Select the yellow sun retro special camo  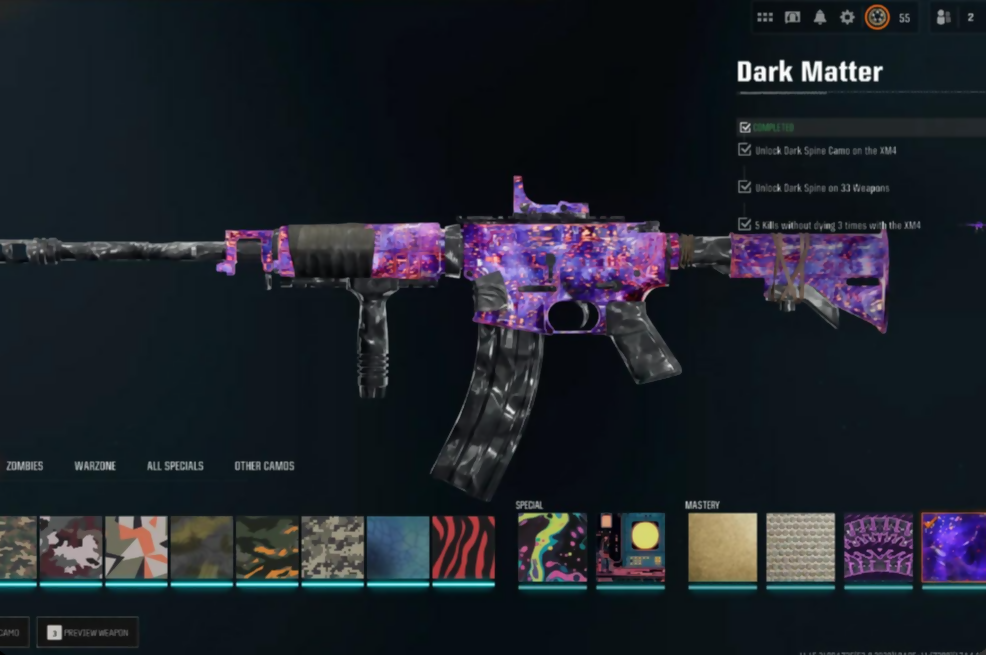click(x=631, y=547)
